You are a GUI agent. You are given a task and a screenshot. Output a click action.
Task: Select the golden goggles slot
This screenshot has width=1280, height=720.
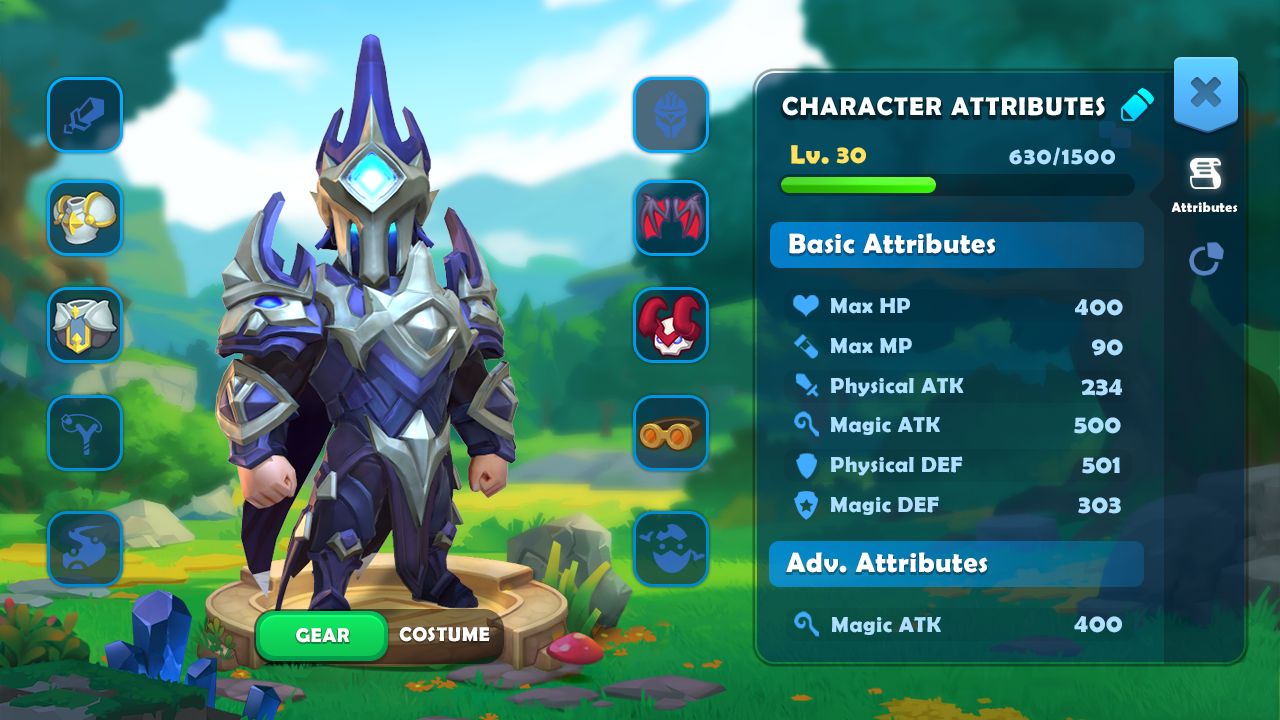671,433
